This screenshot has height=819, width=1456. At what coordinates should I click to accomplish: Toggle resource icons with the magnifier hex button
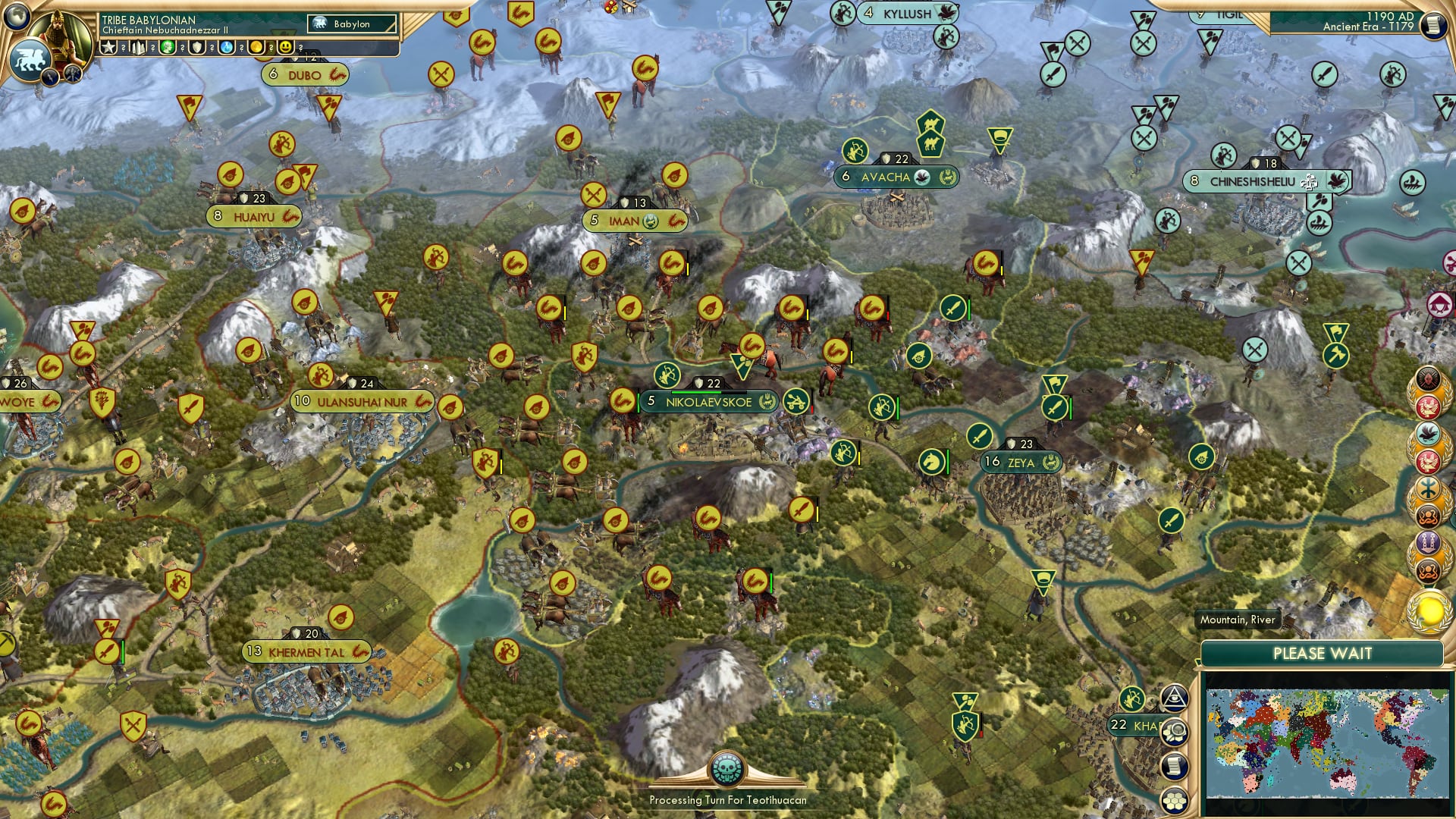pyautogui.click(x=1174, y=732)
